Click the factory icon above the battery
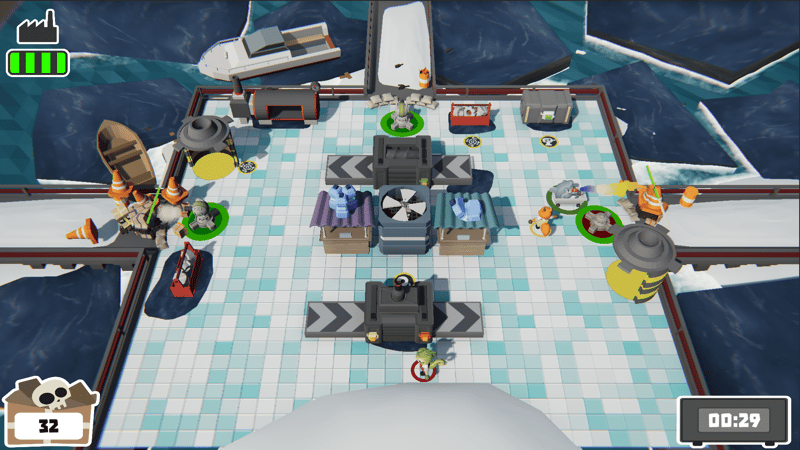Viewport: 800px width, 450px height. tap(37, 28)
